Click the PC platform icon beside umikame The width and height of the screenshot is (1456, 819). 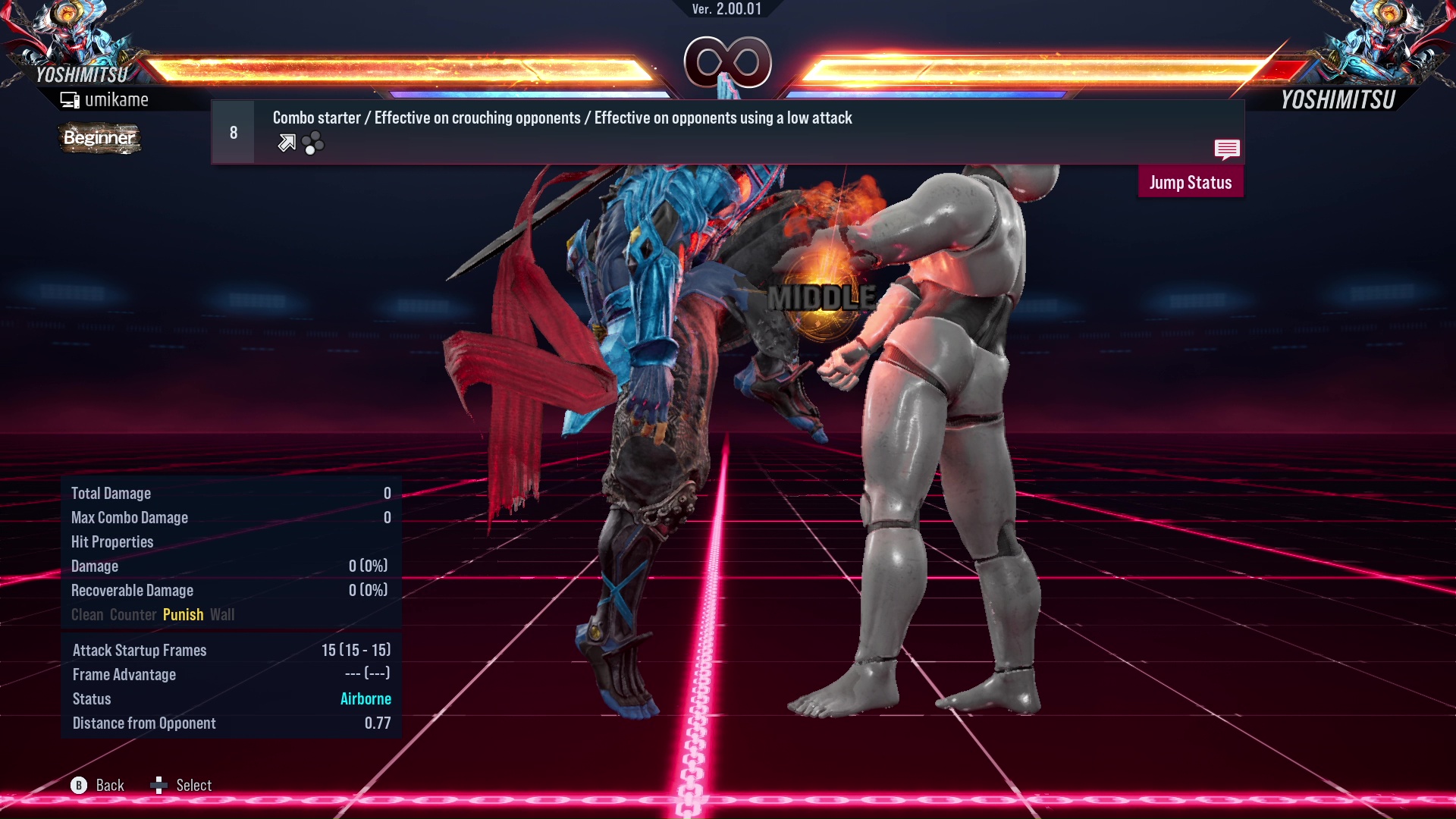click(70, 99)
